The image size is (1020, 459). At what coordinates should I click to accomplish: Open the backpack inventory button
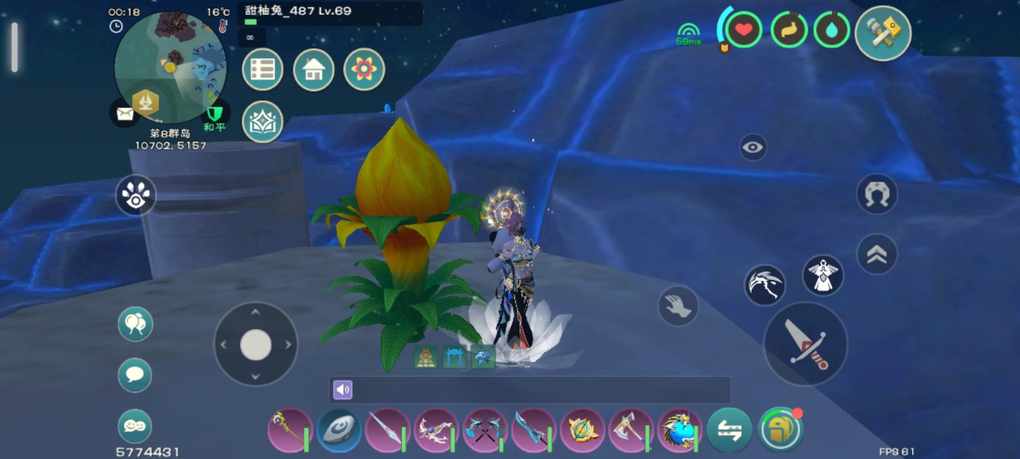(x=780, y=430)
